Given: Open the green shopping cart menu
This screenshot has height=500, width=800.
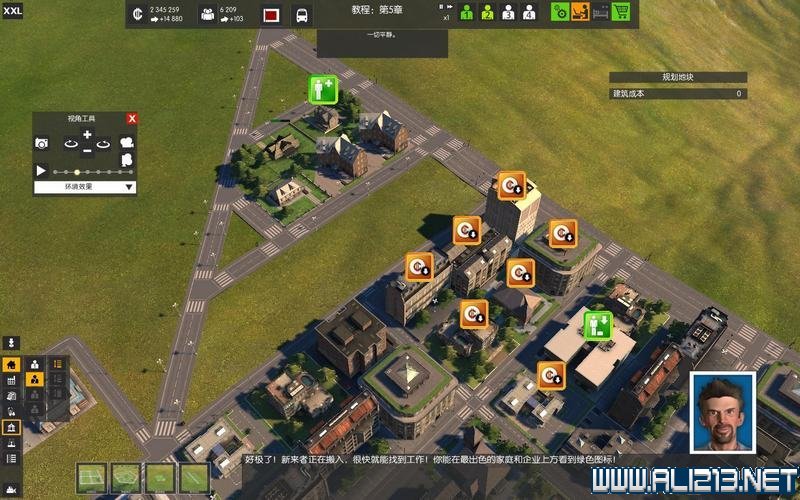Looking at the screenshot, I should coord(621,13).
